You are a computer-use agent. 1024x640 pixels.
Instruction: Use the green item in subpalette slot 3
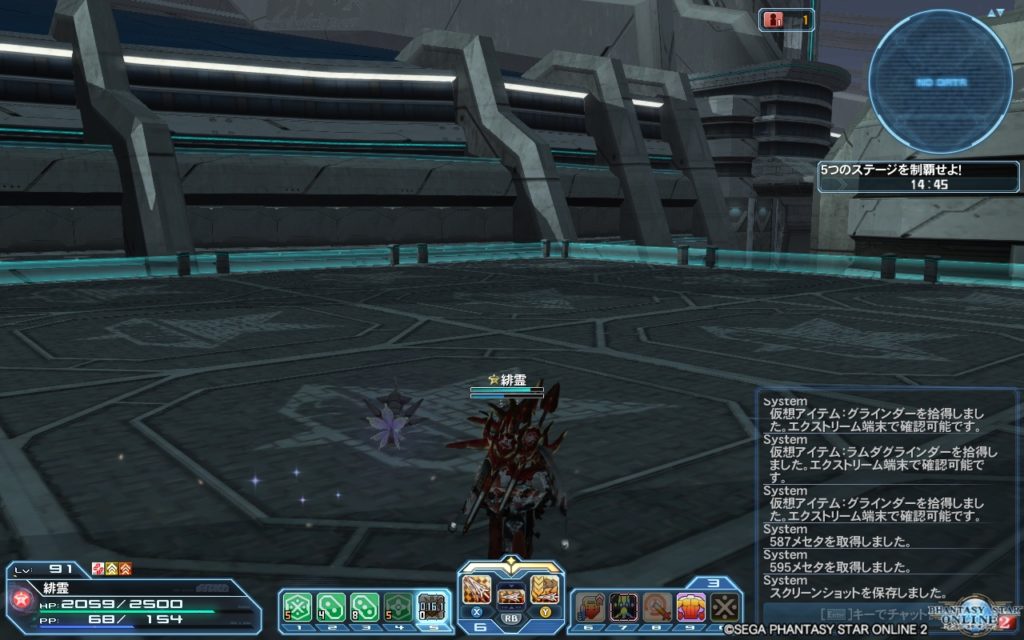click(x=364, y=605)
